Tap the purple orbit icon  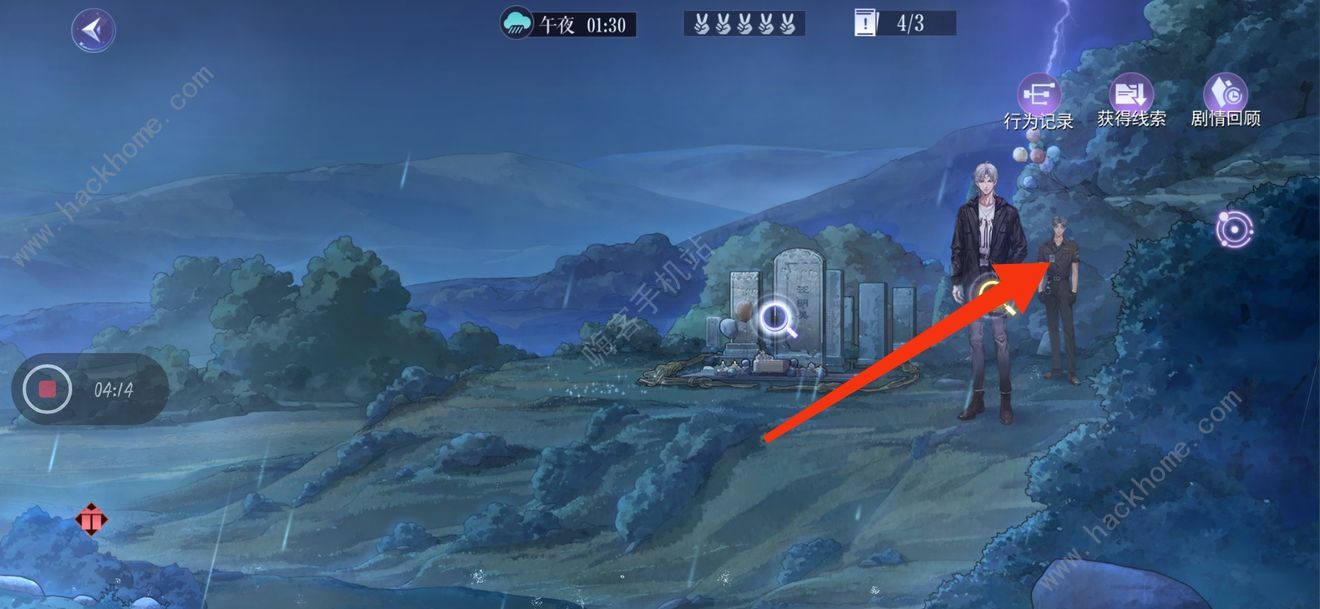tap(1234, 230)
